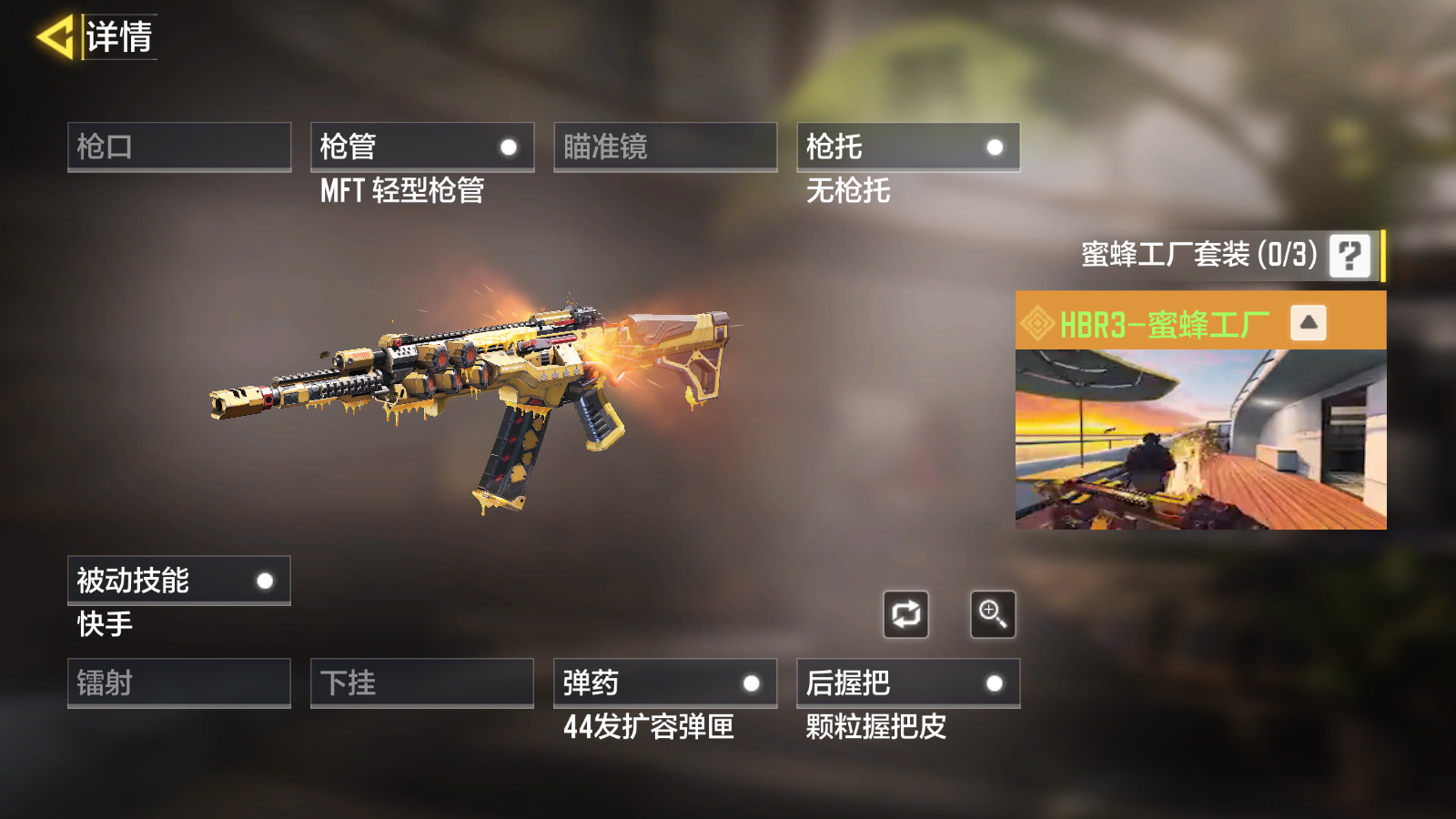Open the 下挂 underbarrel attachment slot
This screenshot has width=1456, height=819.
(x=422, y=682)
